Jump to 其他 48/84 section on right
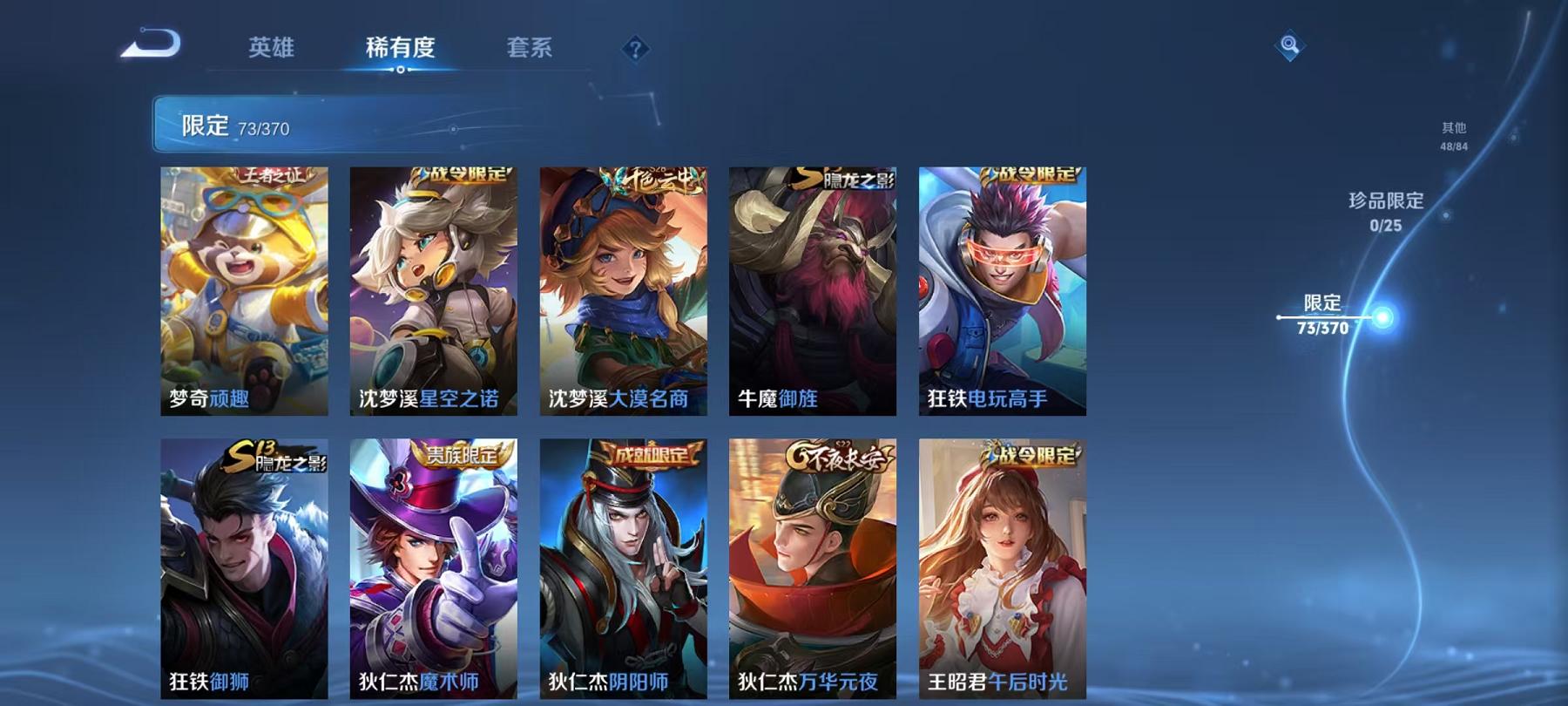This screenshot has height=706, width=1568. pos(1453,131)
